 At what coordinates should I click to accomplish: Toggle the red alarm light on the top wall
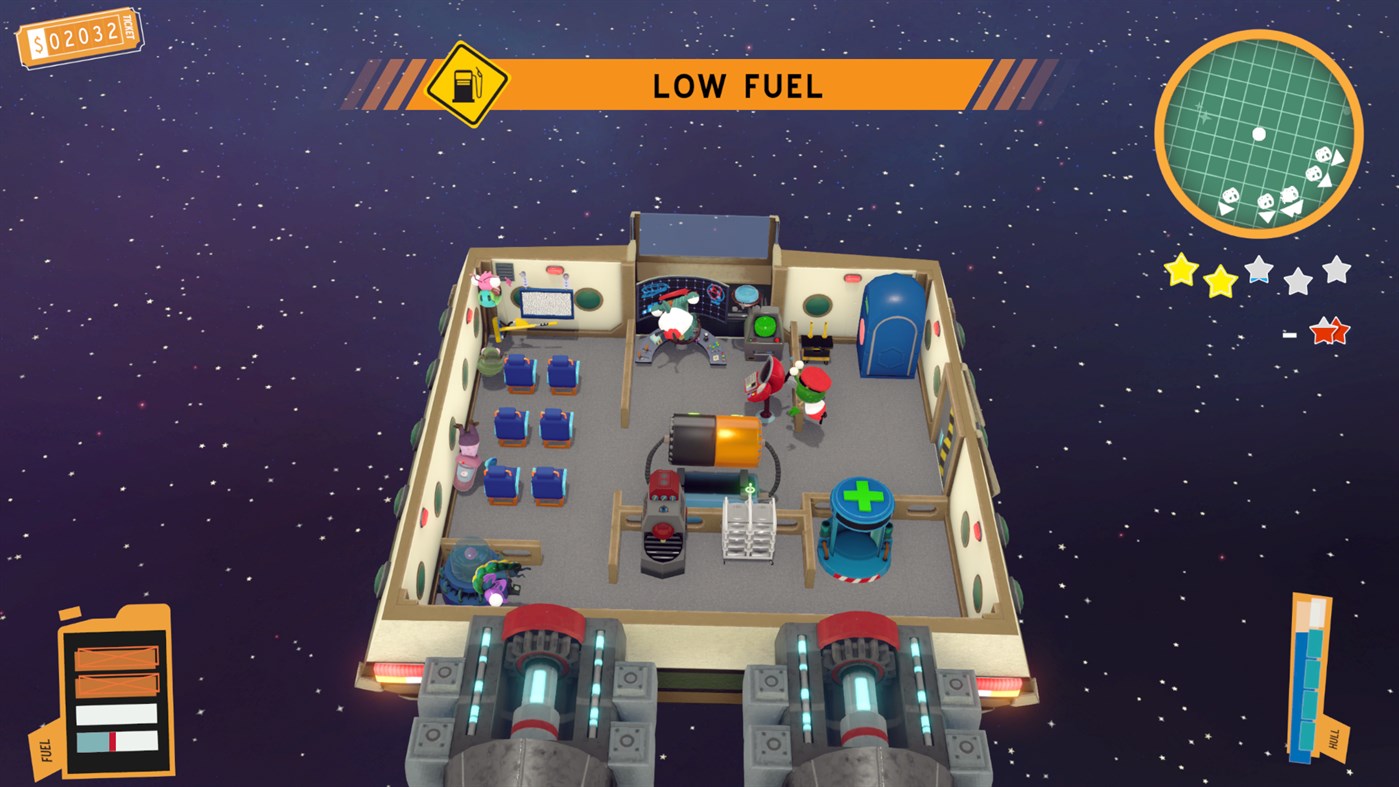(x=553, y=268)
